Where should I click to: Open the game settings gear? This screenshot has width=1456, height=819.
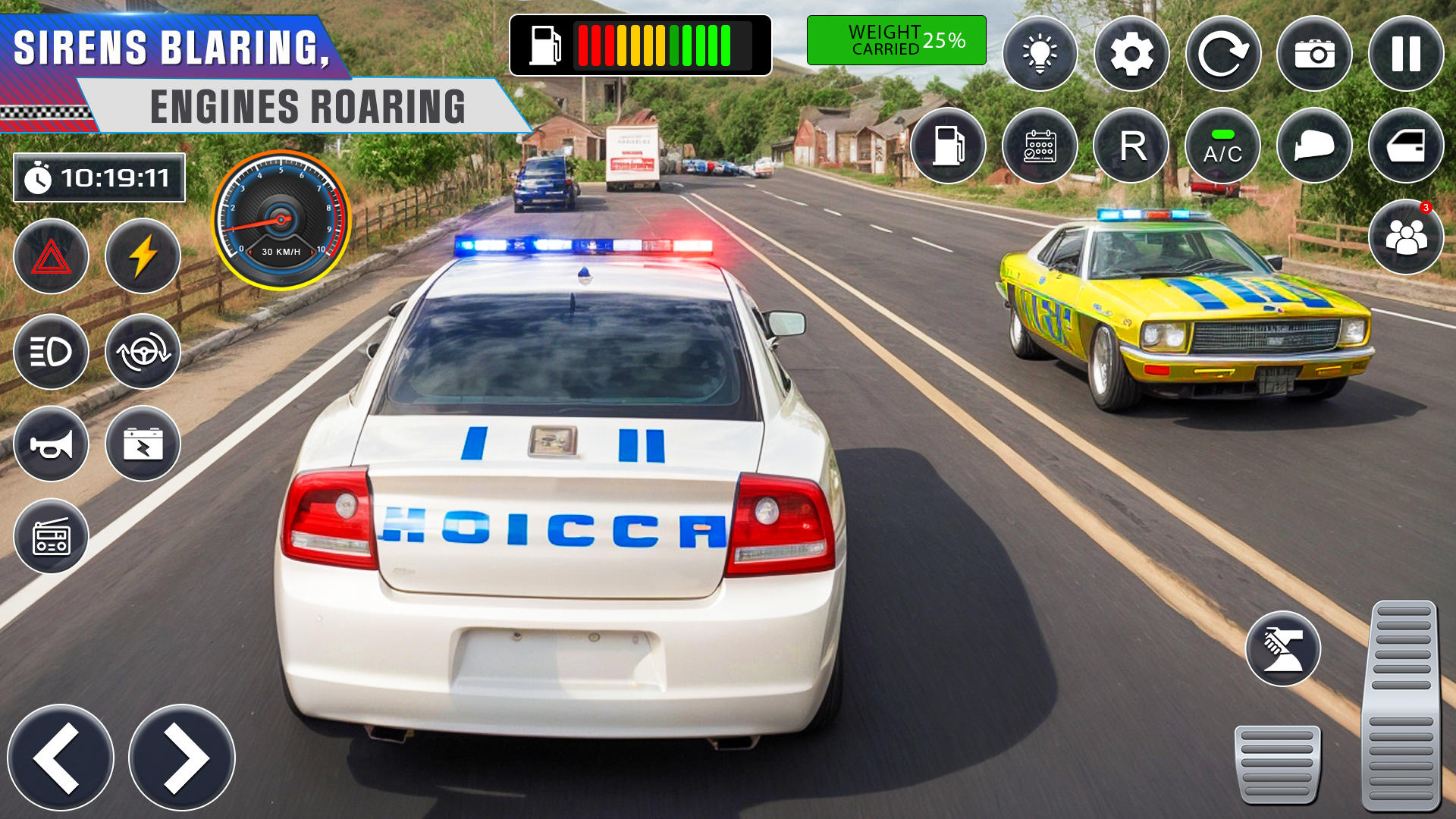pos(1131,53)
